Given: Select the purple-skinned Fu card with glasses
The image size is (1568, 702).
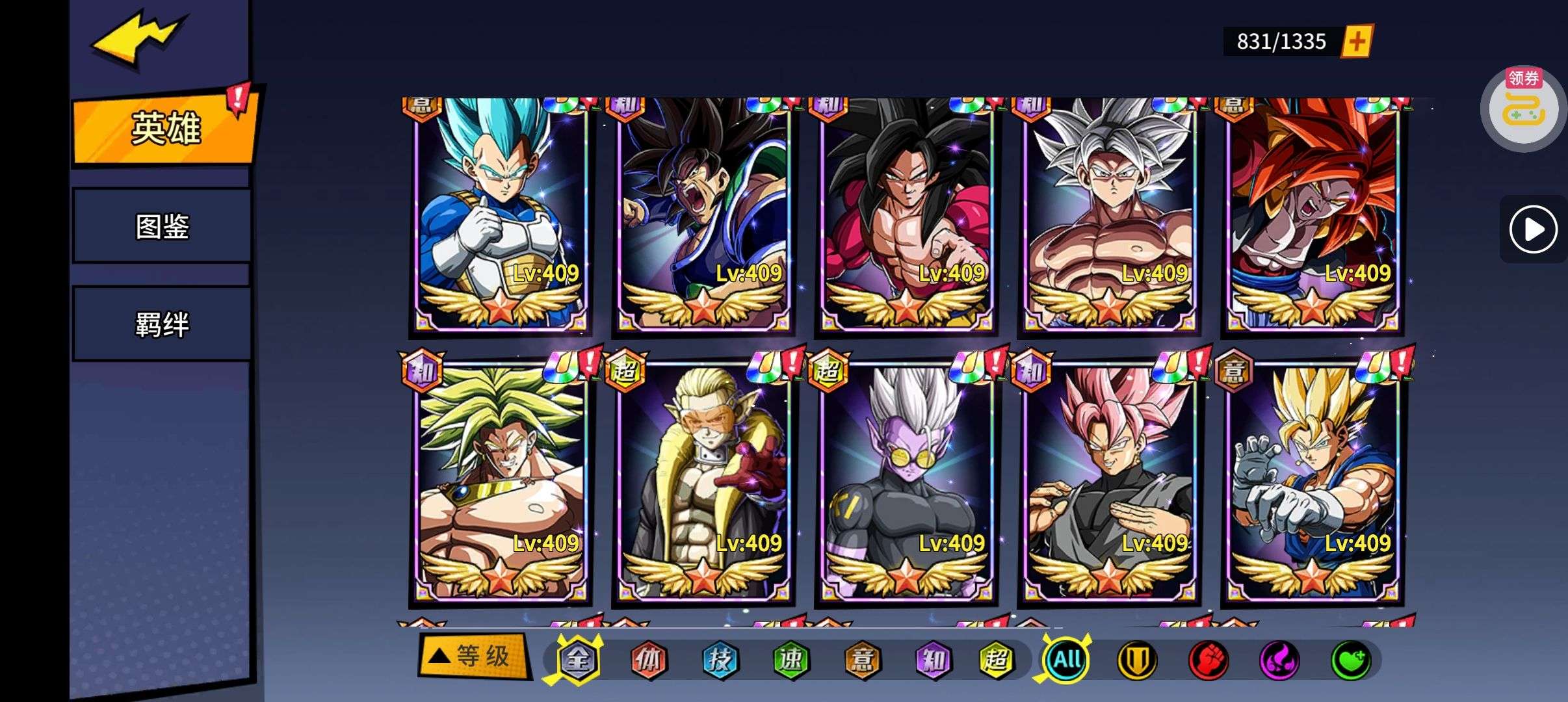Looking at the screenshot, I should [x=906, y=482].
